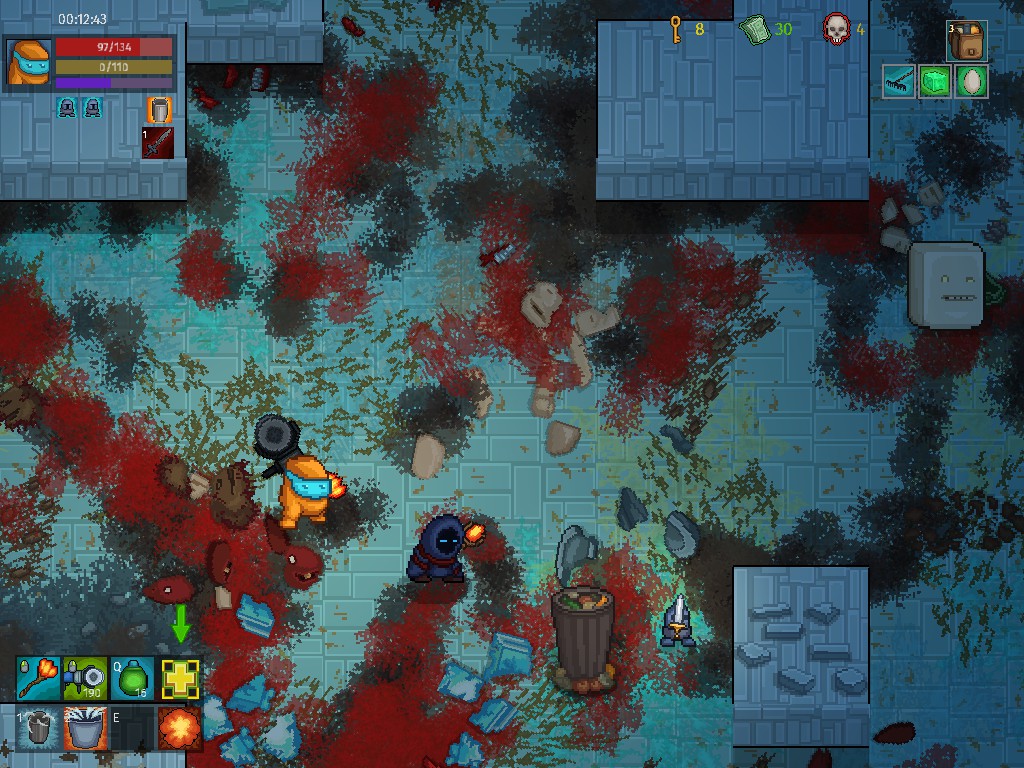Select the white egg item icon
Image resolution: width=1024 pixels, height=768 pixels.
971,82
